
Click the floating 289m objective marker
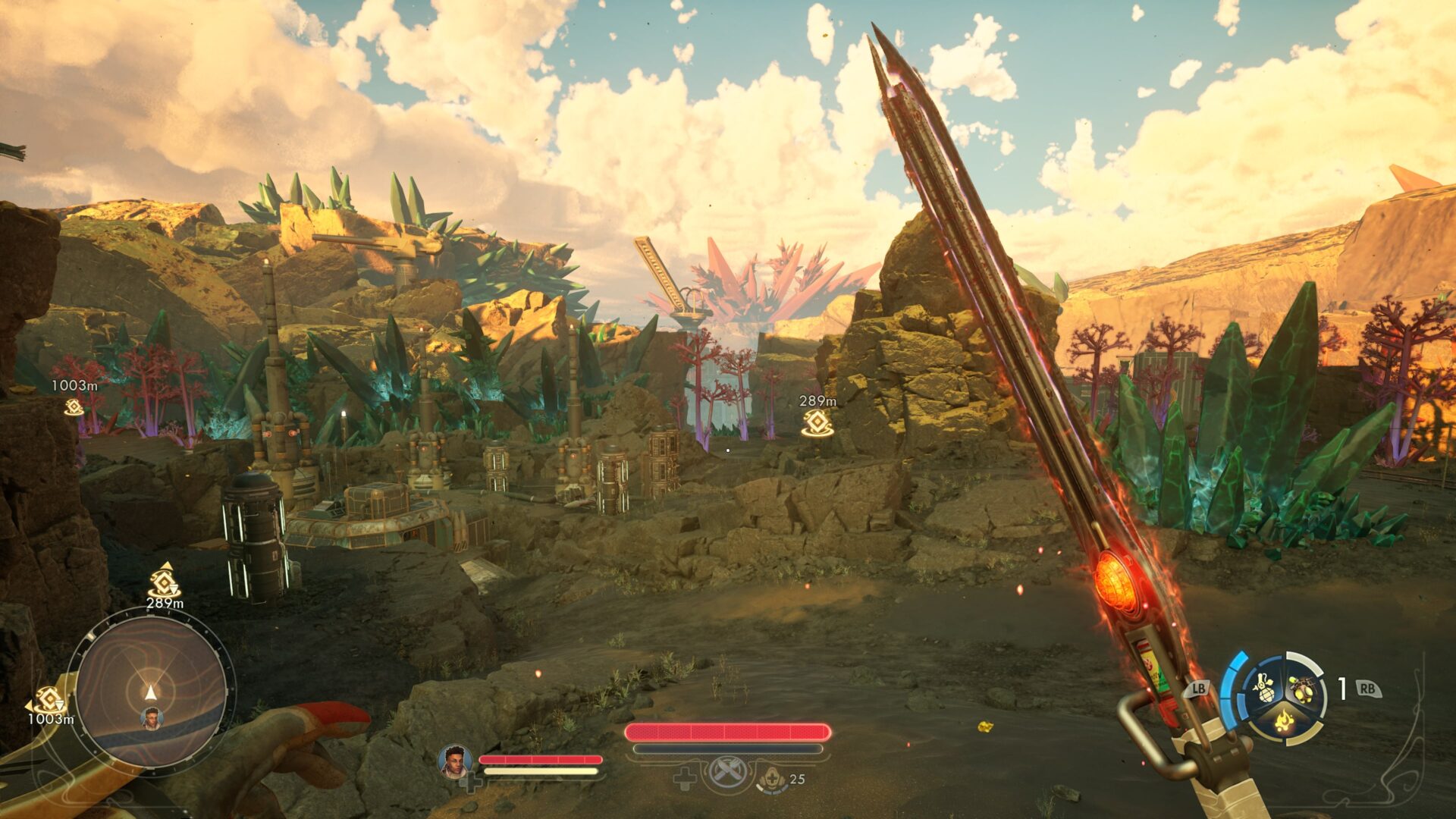coord(817,422)
